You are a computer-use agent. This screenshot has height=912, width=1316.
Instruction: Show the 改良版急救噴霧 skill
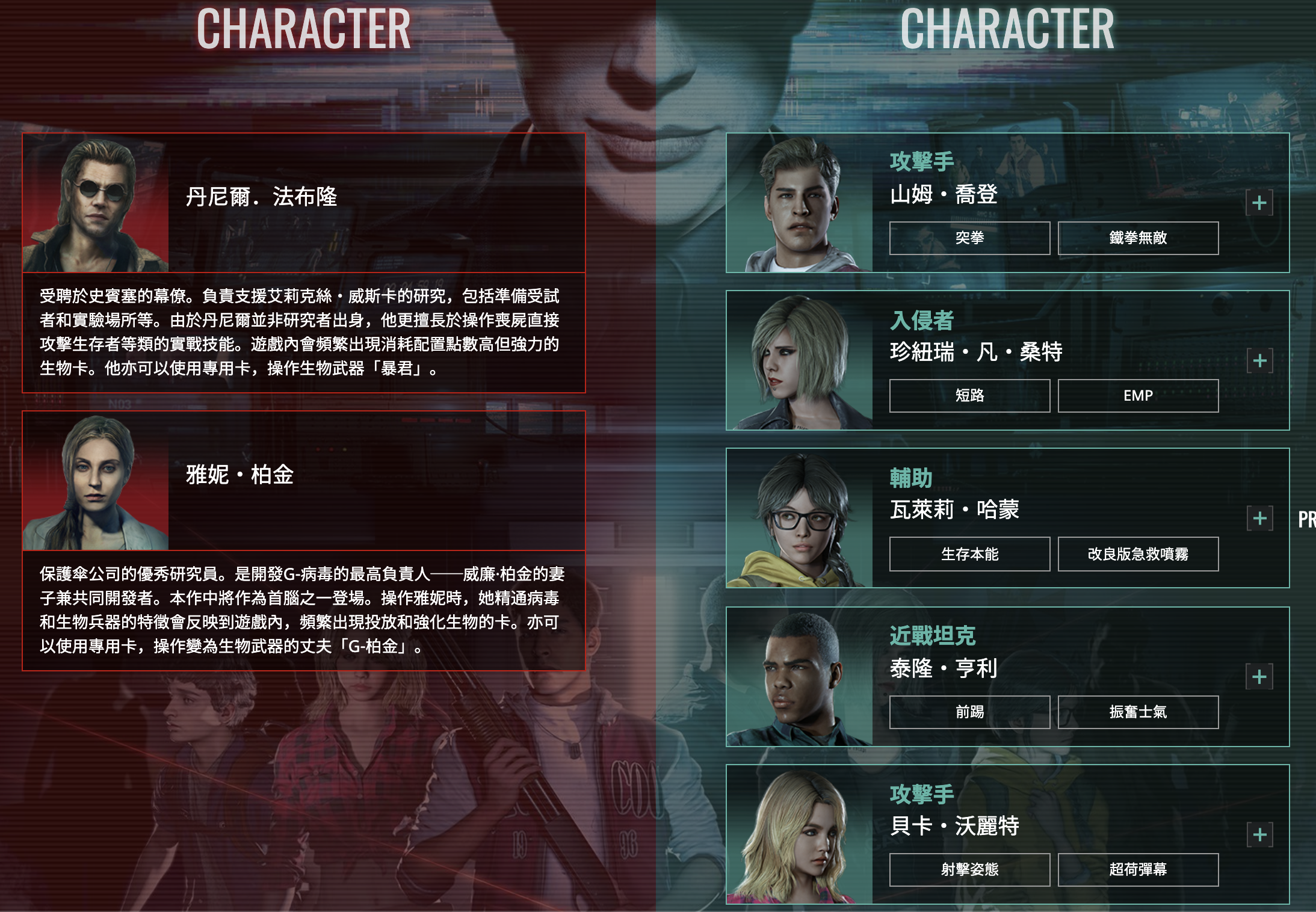coord(1138,554)
